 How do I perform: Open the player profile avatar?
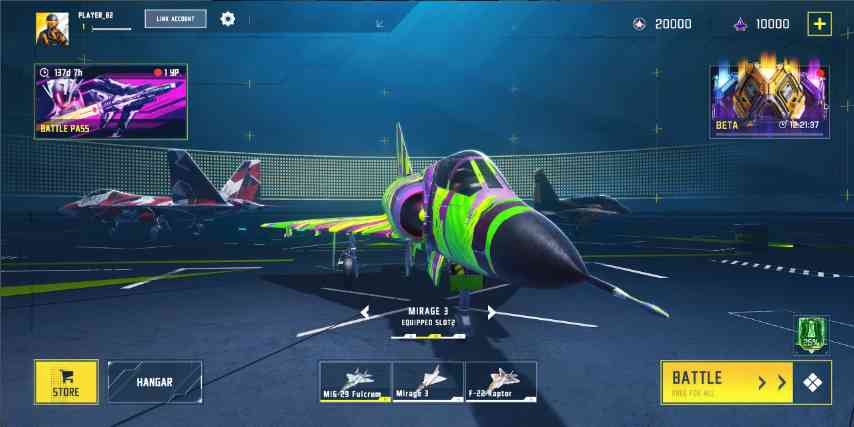(x=52, y=29)
